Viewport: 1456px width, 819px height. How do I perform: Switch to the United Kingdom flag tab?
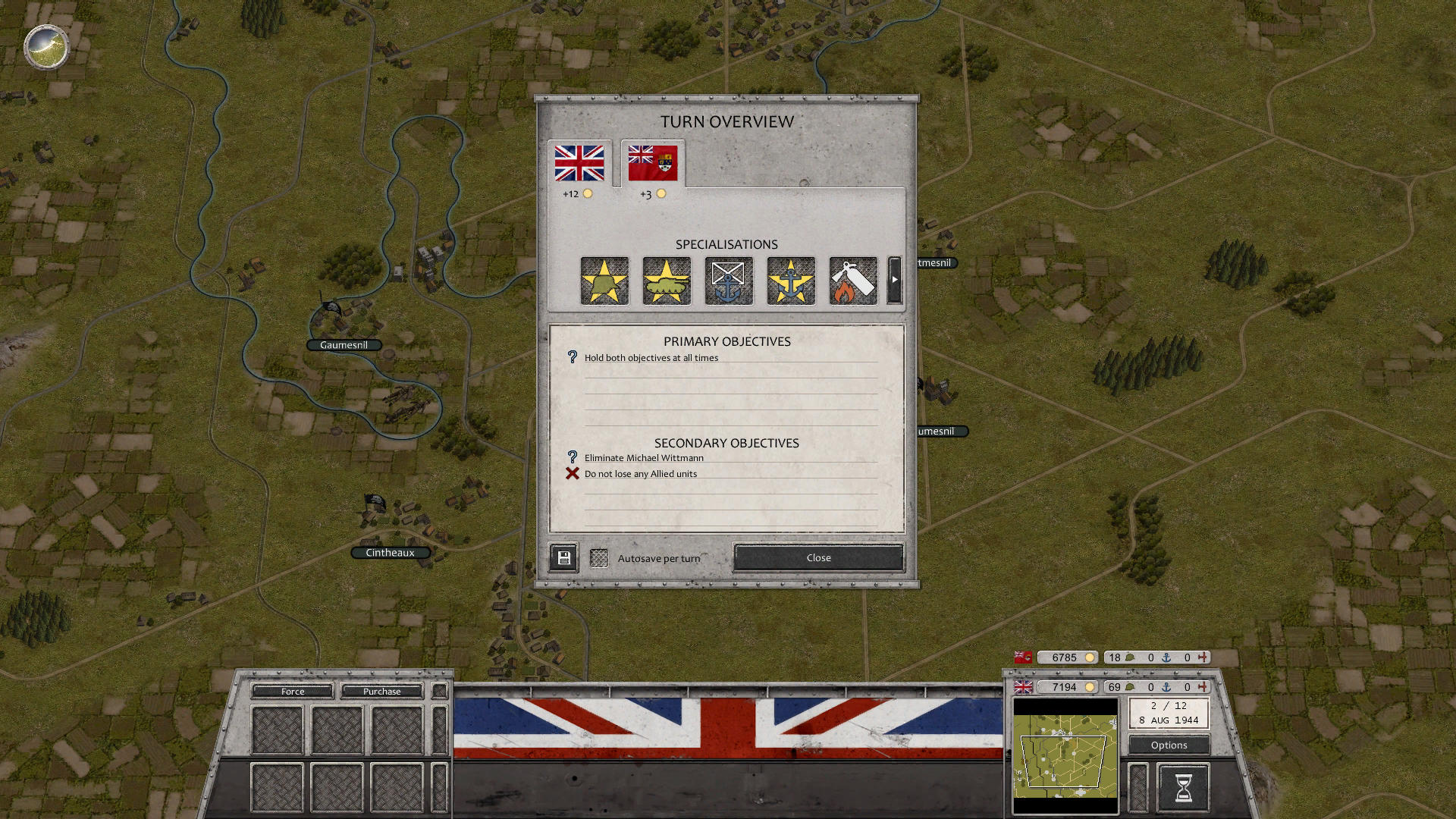[579, 164]
